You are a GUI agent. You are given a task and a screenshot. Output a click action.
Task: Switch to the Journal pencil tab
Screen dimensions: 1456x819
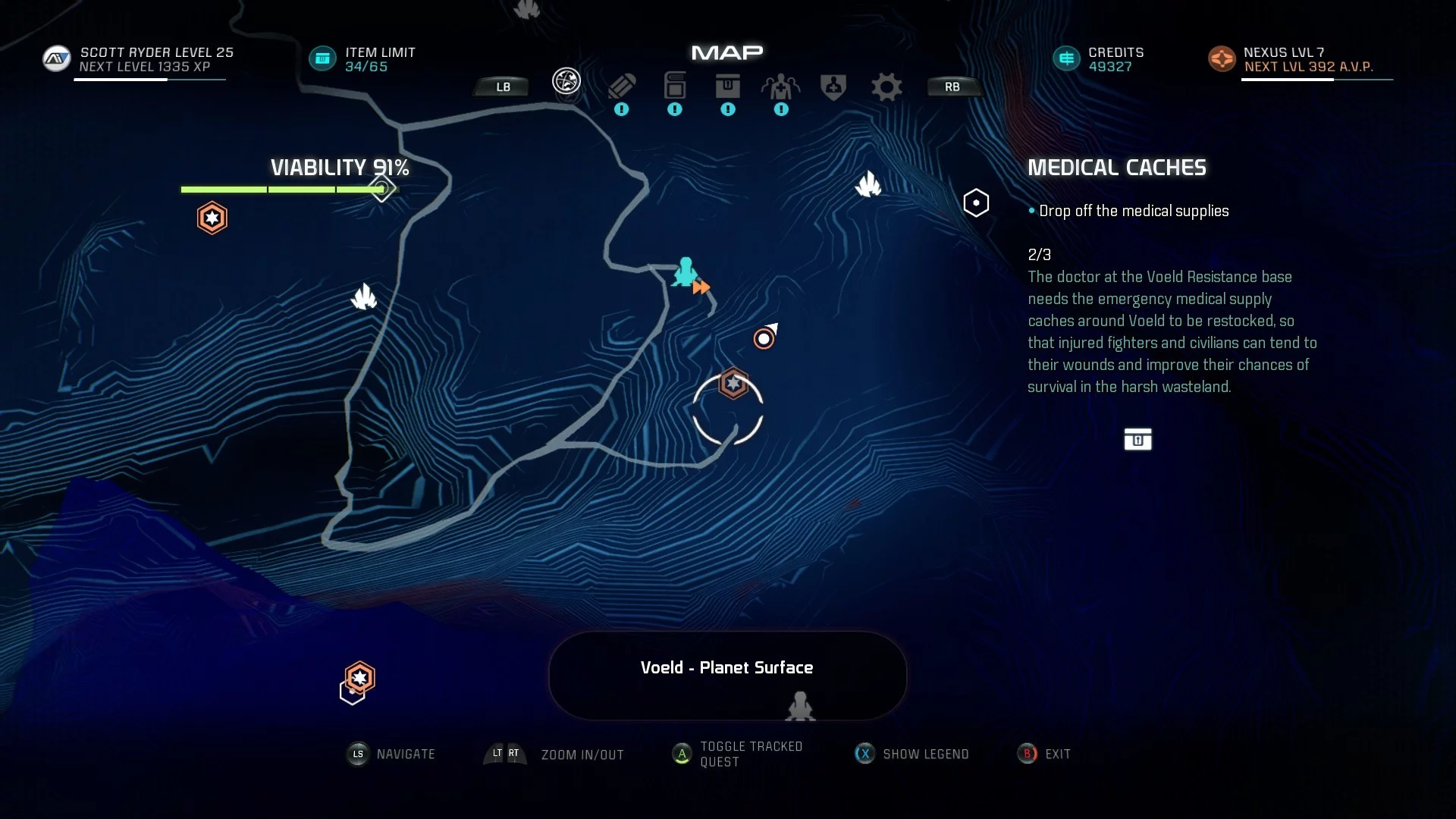622,86
